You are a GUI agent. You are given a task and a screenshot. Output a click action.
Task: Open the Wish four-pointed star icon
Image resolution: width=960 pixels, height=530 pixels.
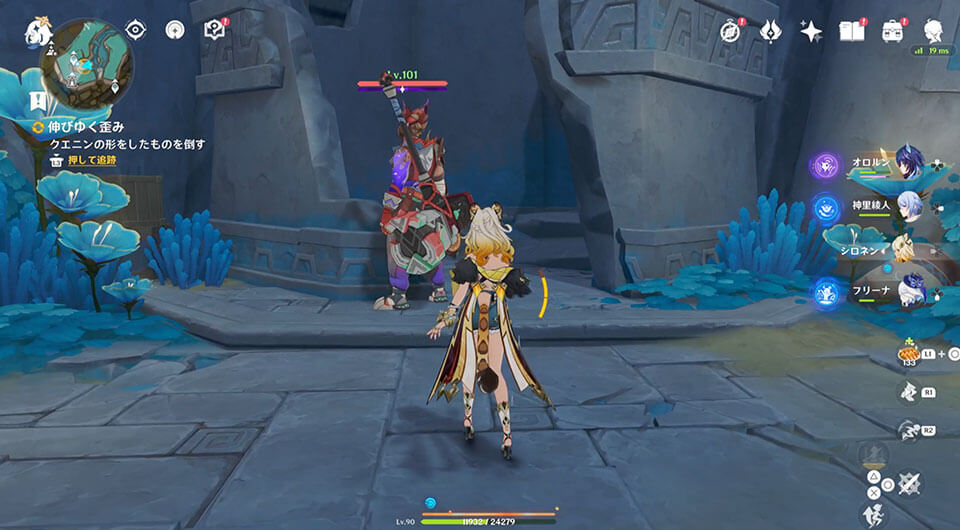(x=811, y=31)
